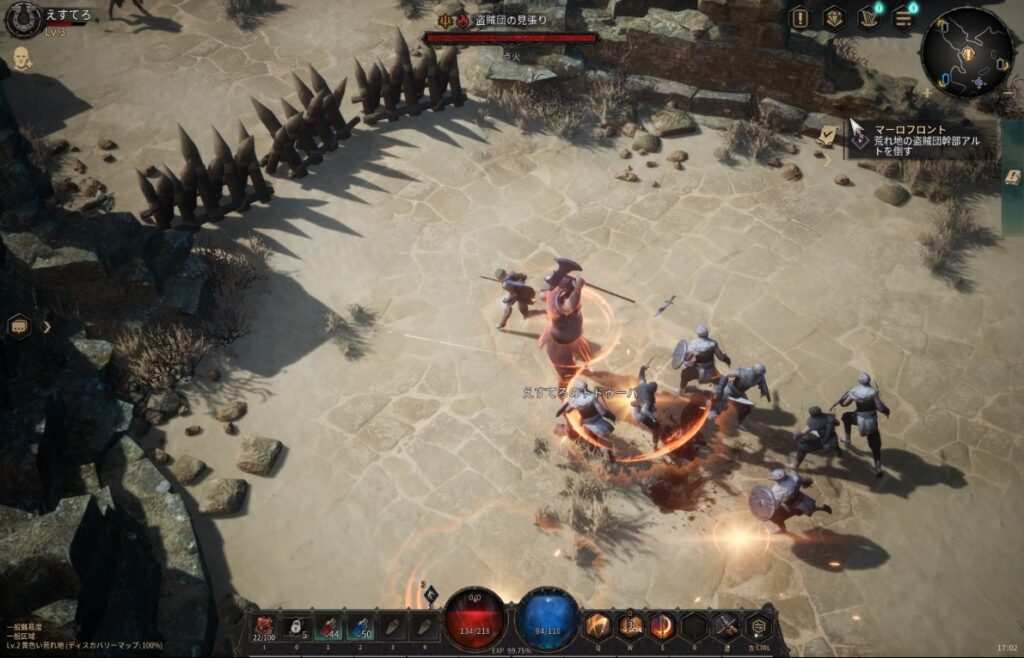Zoom in the minimap with plus button
Screen dimensions: 1024x658
[x=928, y=93]
